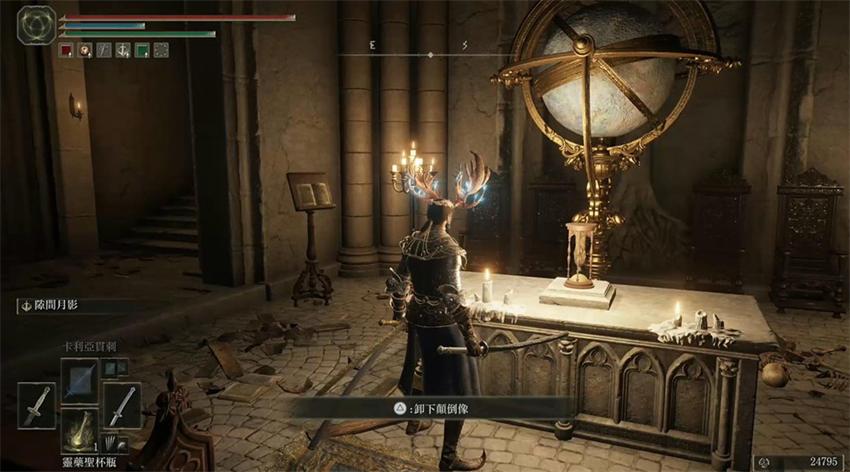Image resolution: width=850 pixels, height=472 pixels.
Task: Select the Carian Piercer spell slot
Action: point(80,380)
